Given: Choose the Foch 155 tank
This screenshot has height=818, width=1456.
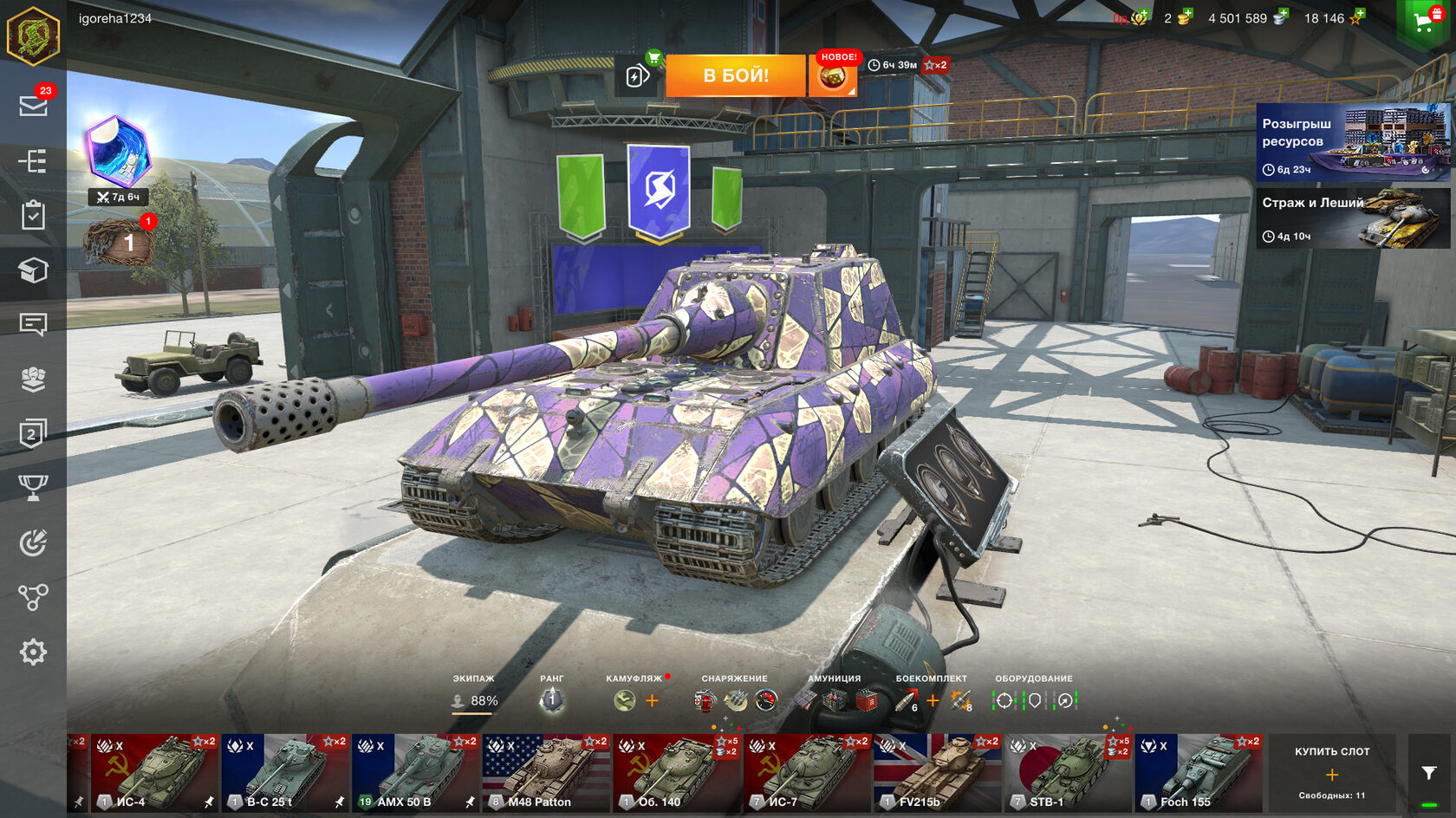Looking at the screenshot, I should 1199,773.
